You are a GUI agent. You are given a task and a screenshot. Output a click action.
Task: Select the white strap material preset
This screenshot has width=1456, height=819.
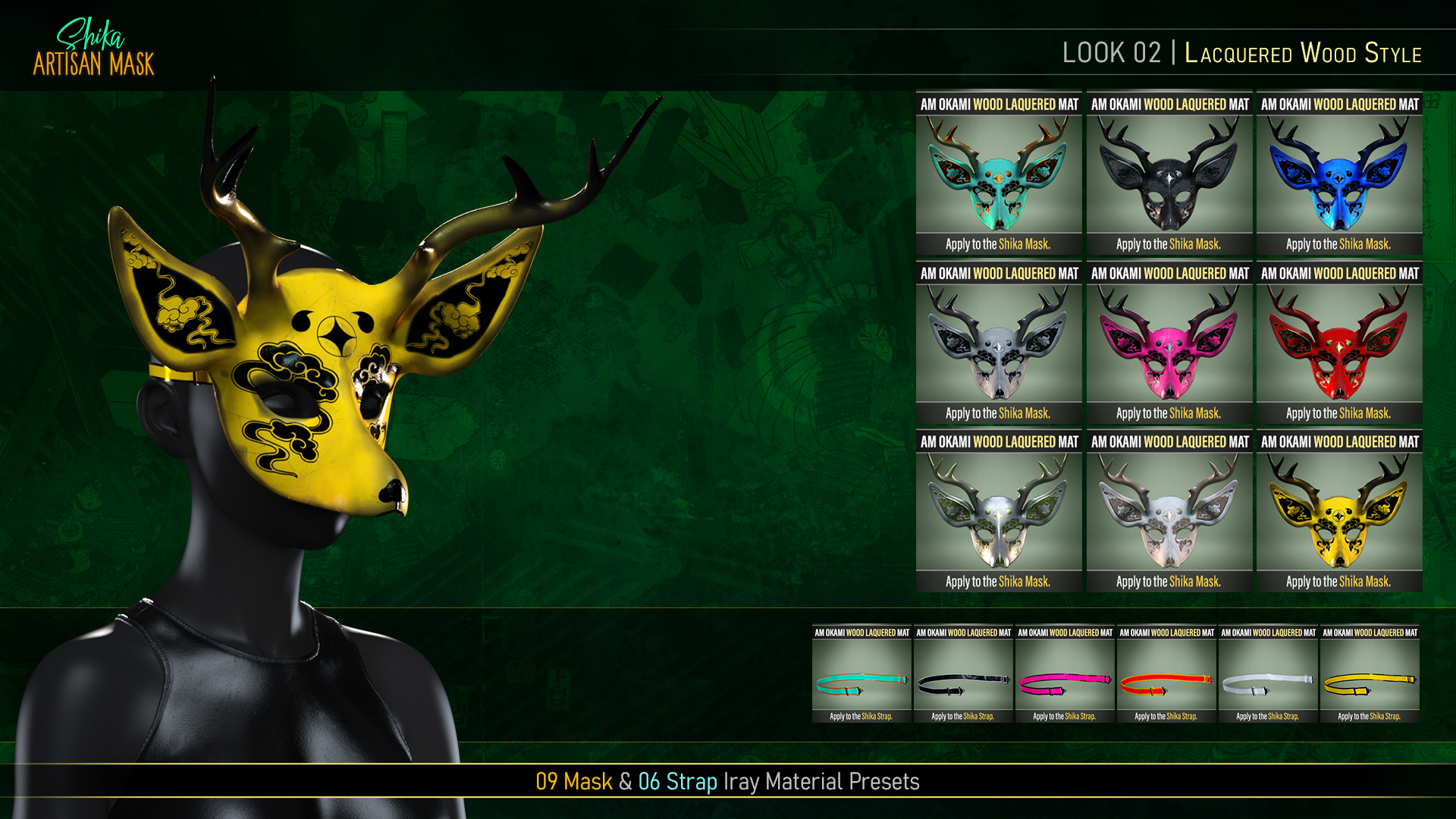tap(1268, 674)
